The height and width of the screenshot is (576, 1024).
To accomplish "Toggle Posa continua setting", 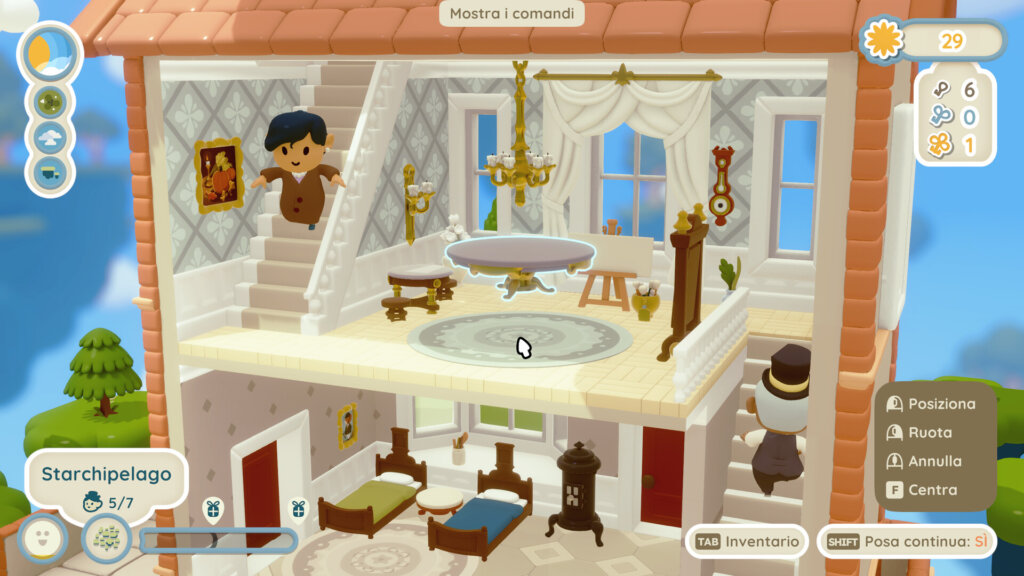I will (x=907, y=541).
